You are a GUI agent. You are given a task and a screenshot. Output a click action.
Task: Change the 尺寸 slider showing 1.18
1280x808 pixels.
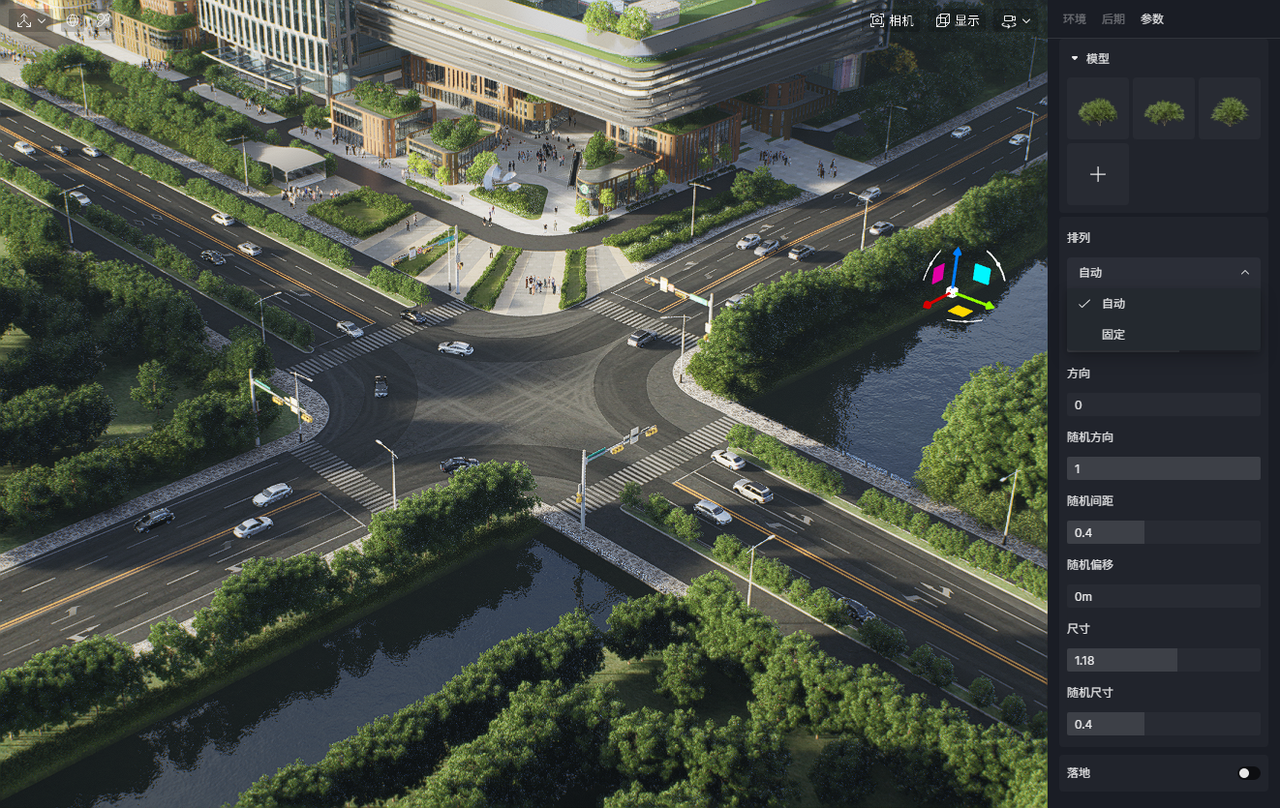coord(1163,660)
